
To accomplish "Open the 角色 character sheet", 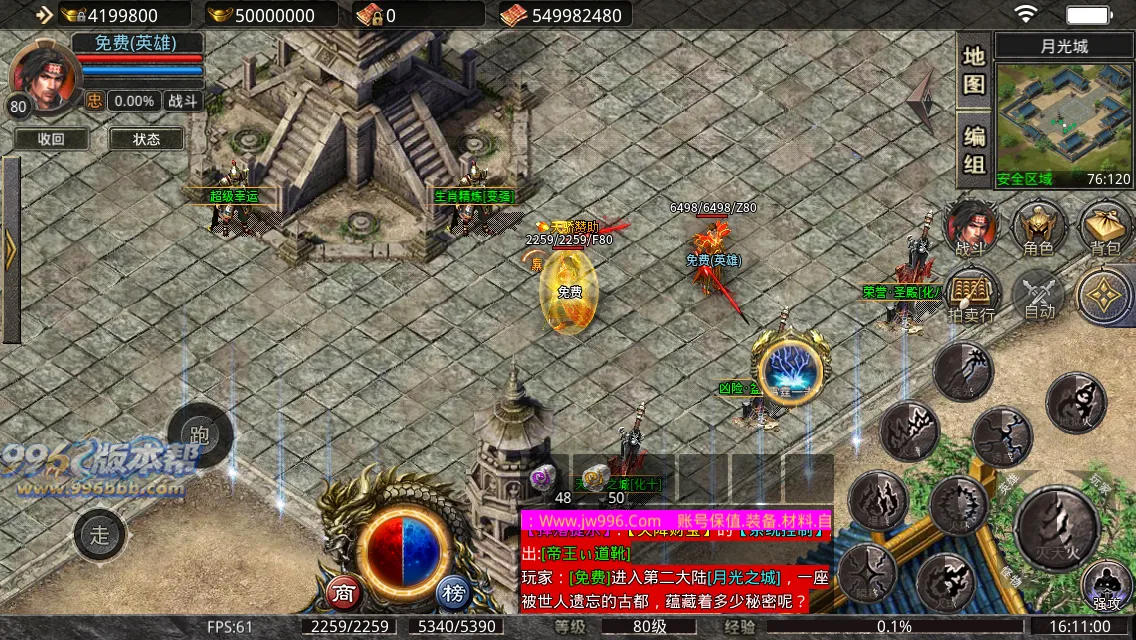I will pos(1038,227).
